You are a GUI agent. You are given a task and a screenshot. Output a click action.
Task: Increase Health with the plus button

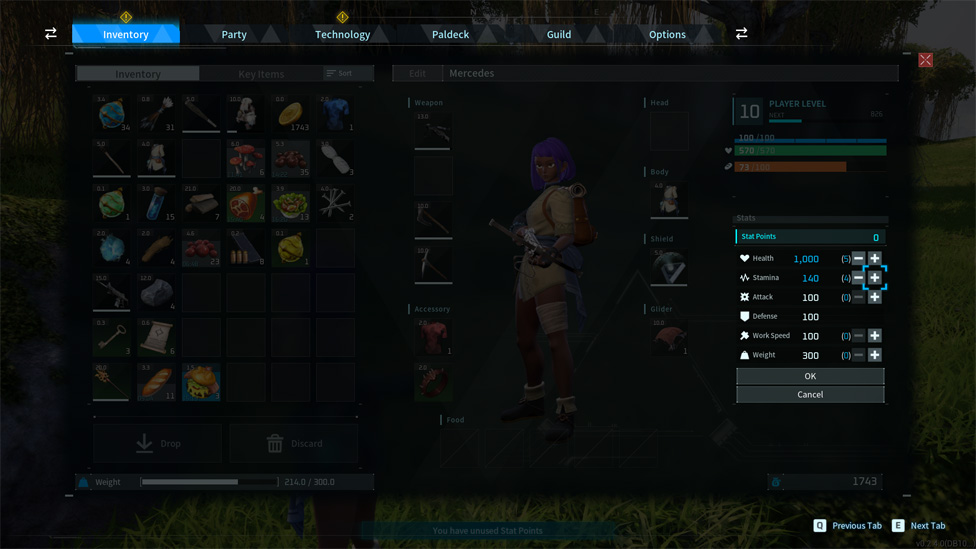pos(875,258)
